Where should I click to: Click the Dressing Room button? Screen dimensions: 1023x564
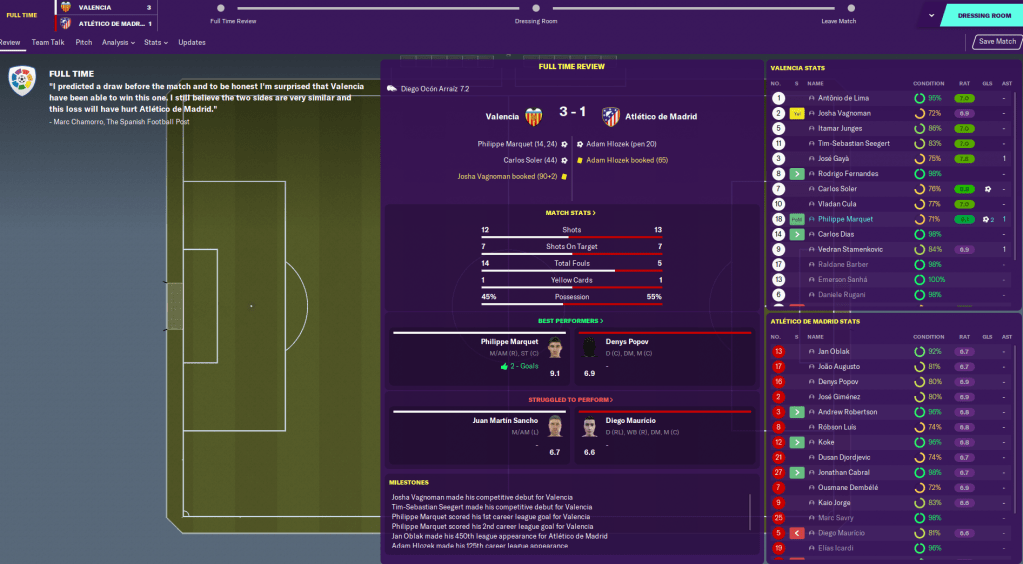click(984, 15)
